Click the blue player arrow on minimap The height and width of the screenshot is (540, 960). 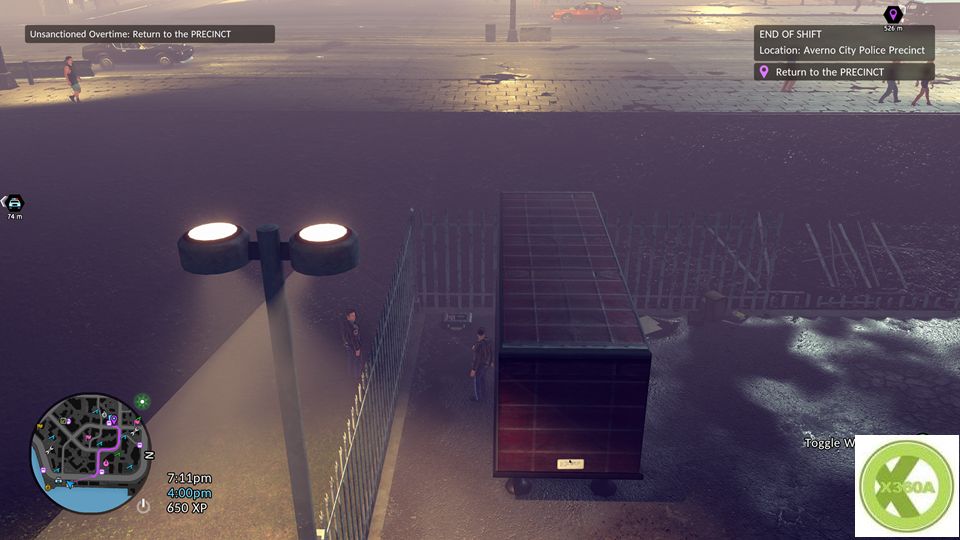pos(70,485)
